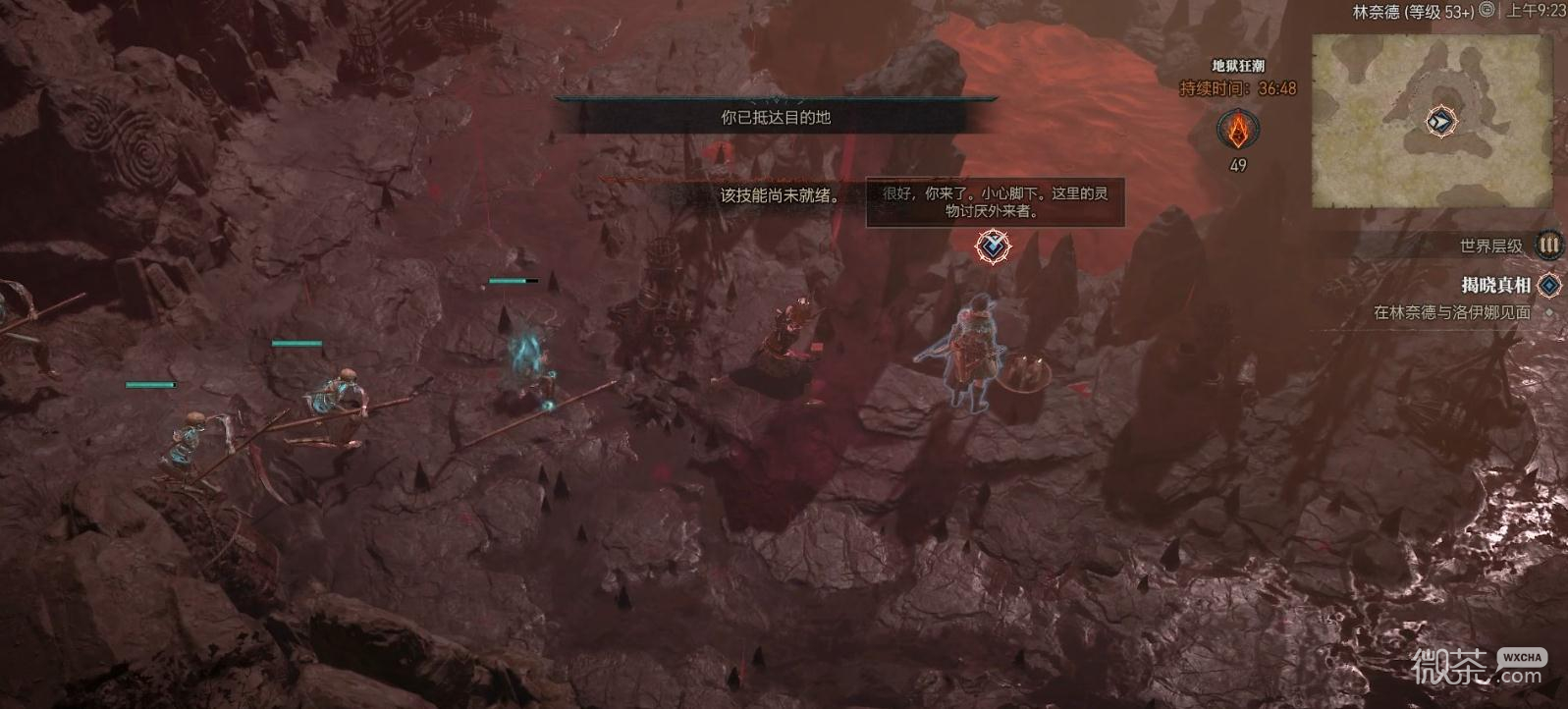The width and height of the screenshot is (1568, 709).
Task: Select the quest objective 在林奈德与洛伊娜见面
Action: tap(1451, 312)
